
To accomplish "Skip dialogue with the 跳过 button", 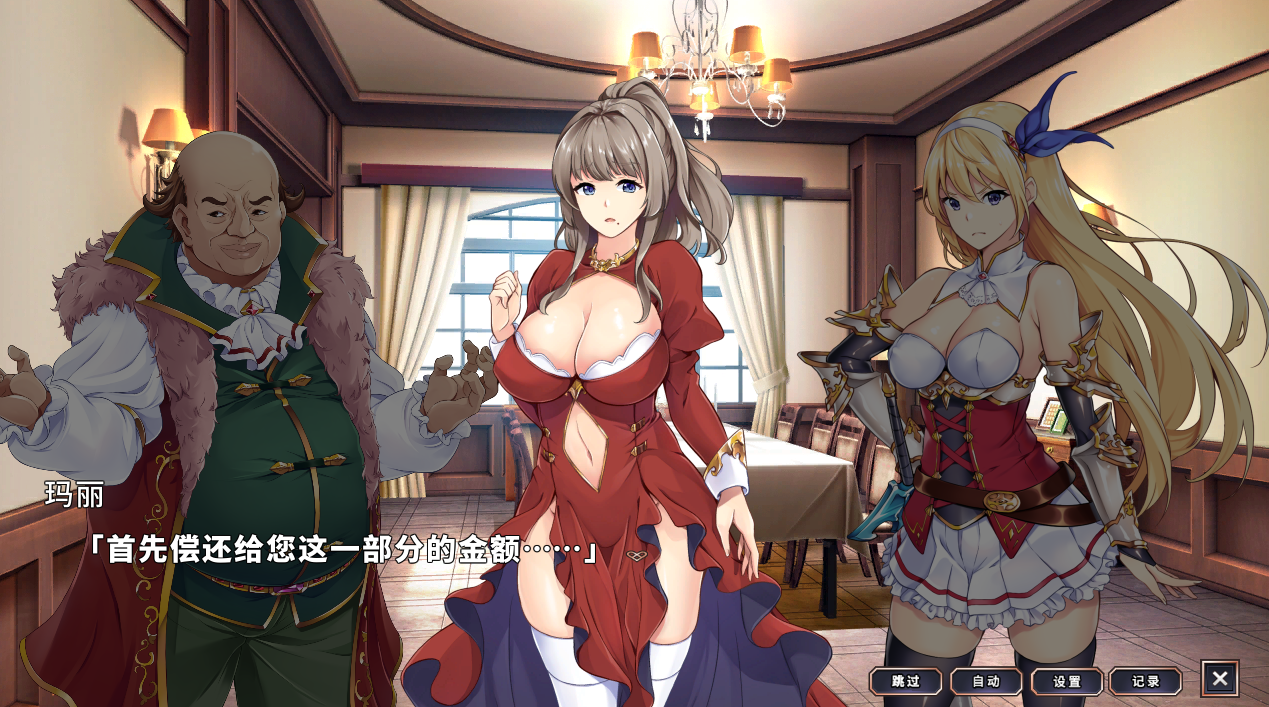I will click(905, 681).
